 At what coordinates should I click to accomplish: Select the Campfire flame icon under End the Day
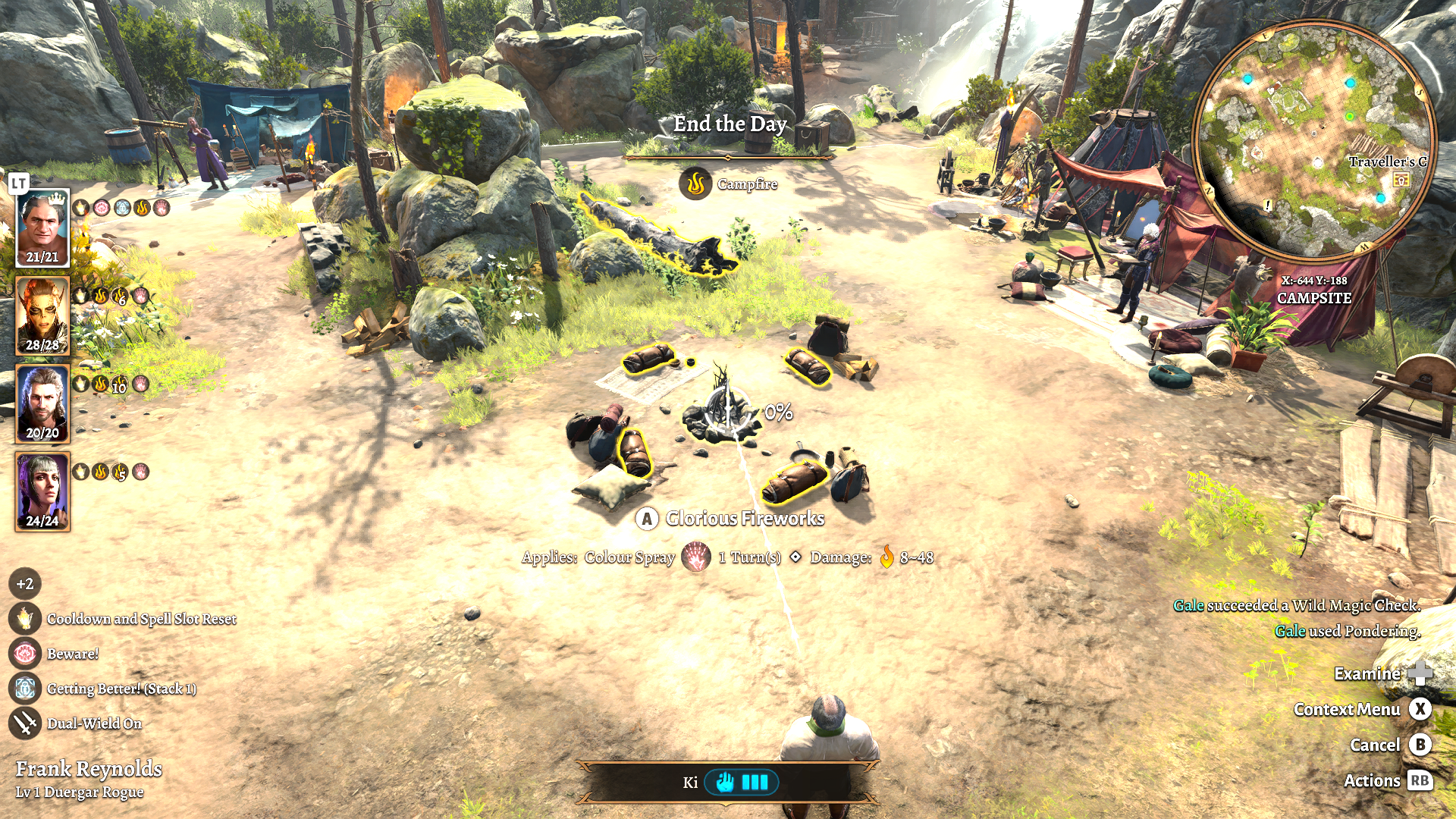(x=695, y=184)
